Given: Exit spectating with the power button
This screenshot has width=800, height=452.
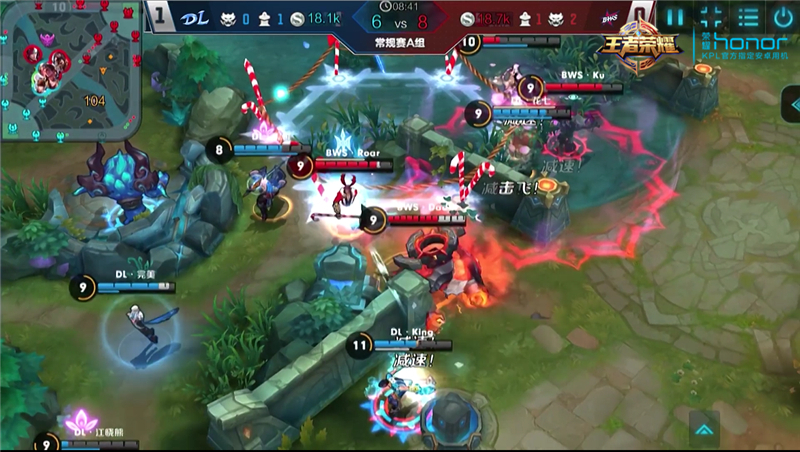Looking at the screenshot, I should pos(783,17).
